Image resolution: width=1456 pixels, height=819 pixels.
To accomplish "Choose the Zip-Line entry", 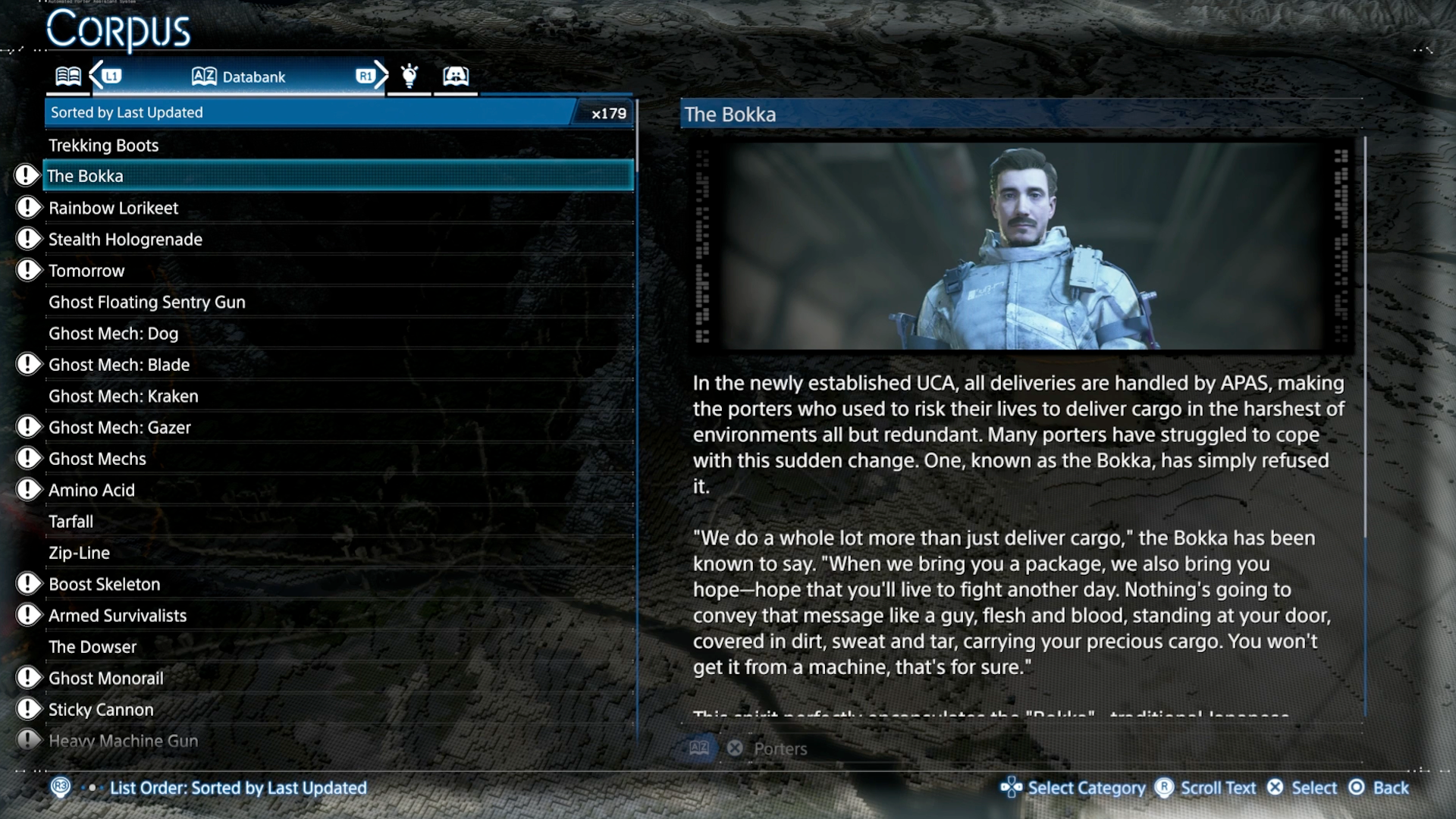I will click(80, 554).
